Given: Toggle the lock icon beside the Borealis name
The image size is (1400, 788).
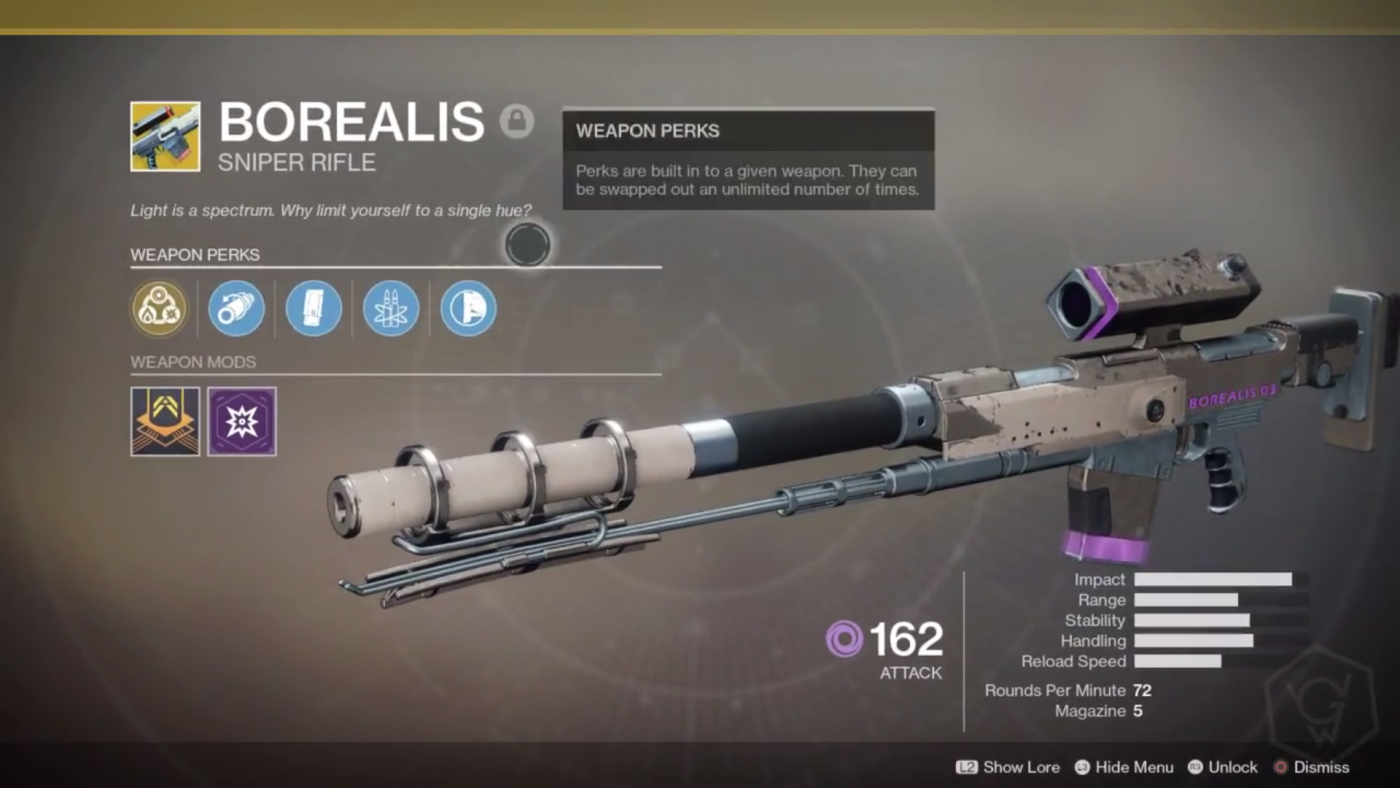Looking at the screenshot, I should (x=518, y=121).
